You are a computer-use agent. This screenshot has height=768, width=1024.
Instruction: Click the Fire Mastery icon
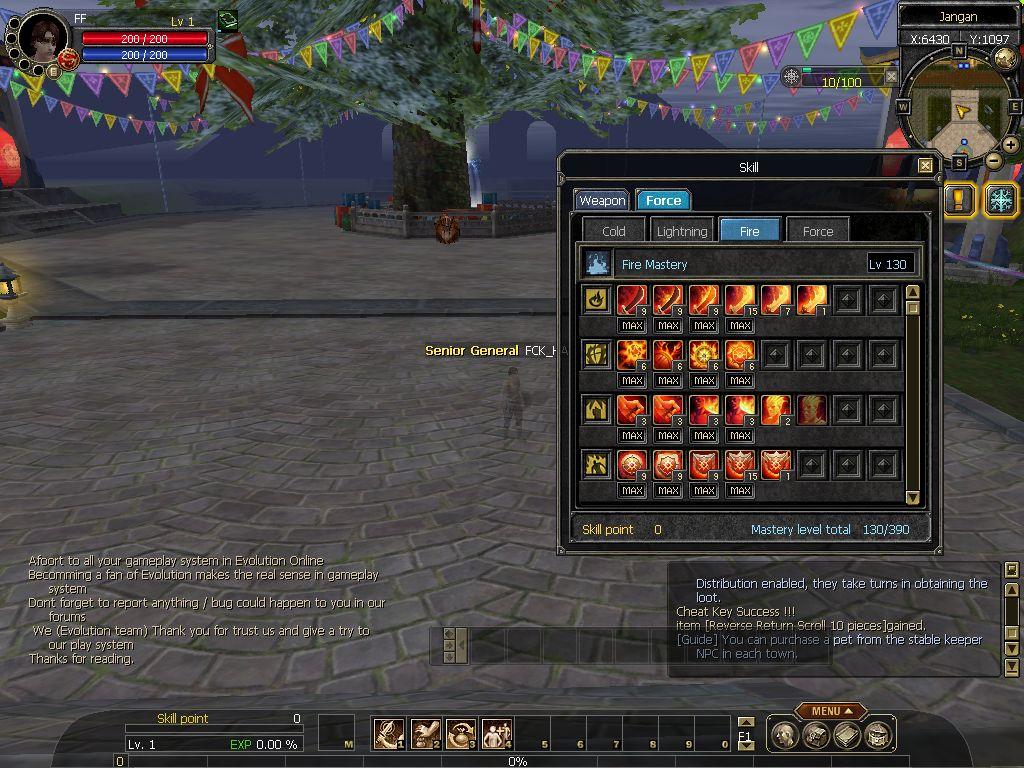pos(598,264)
